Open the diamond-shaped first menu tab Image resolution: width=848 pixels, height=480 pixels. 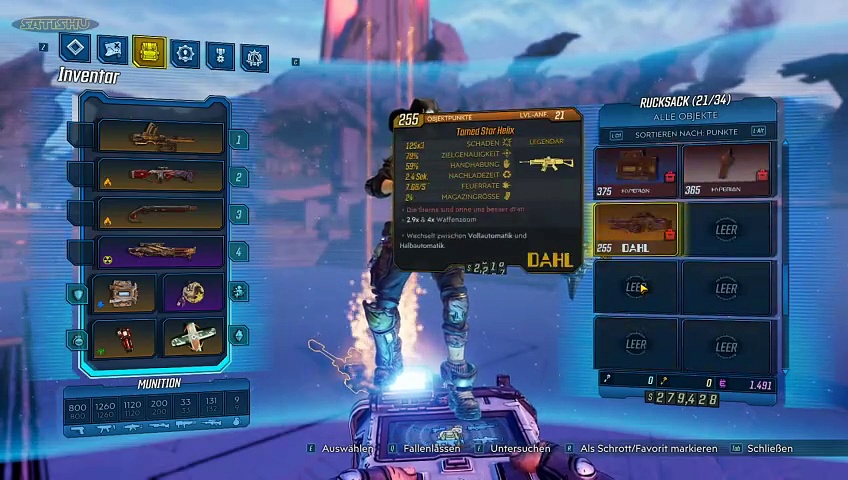[76, 48]
